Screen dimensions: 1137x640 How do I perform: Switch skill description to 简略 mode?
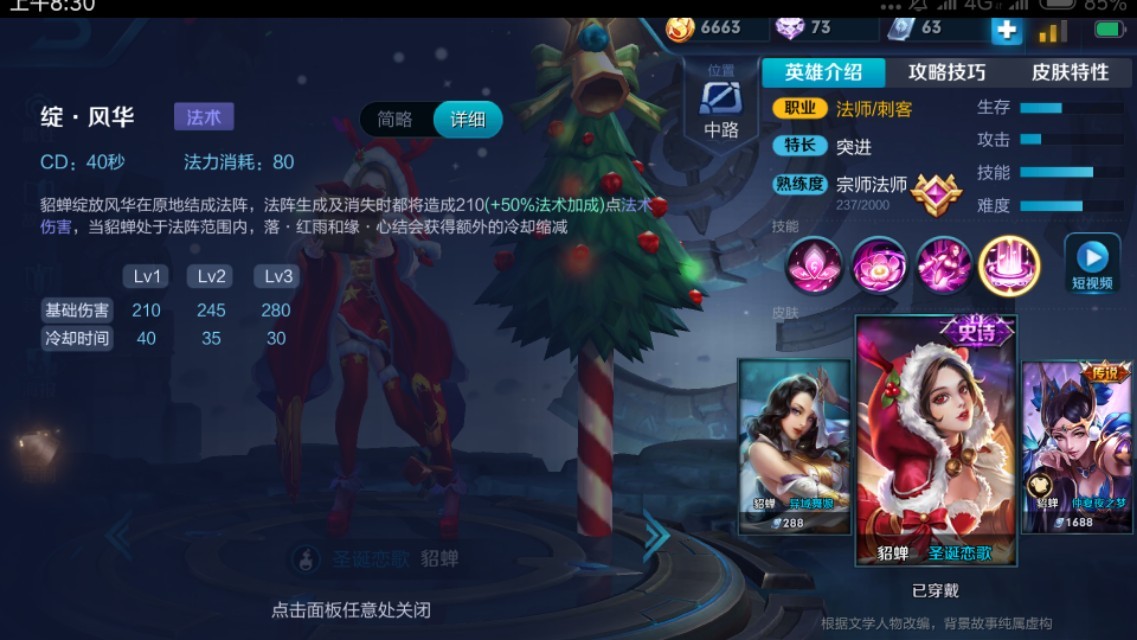pyautogui.click(x=395, y=119)
